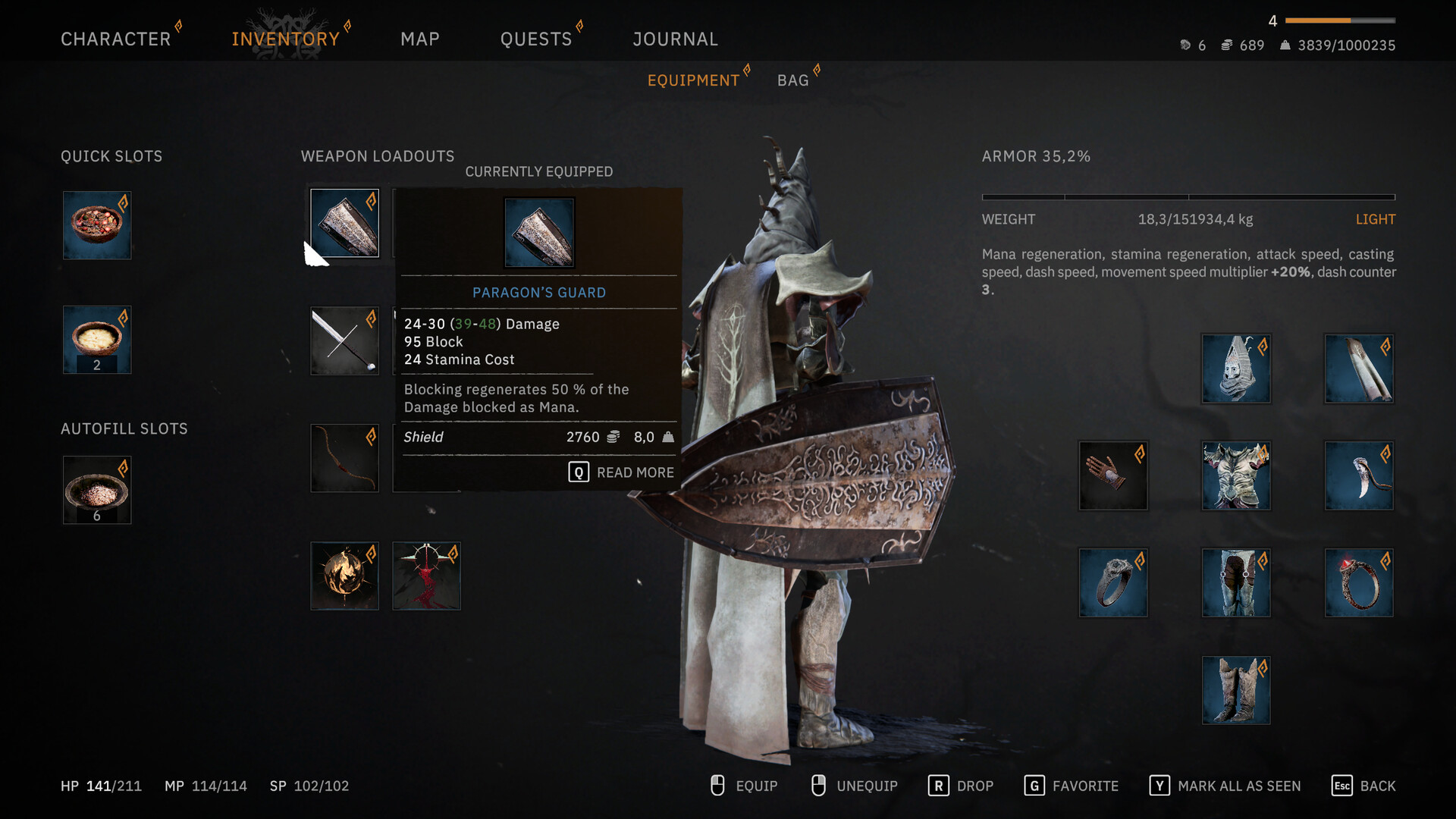The width and height of the screenshot is (1456, 819).
Task: Select the red stew quick slot
Action: [97, 225]
